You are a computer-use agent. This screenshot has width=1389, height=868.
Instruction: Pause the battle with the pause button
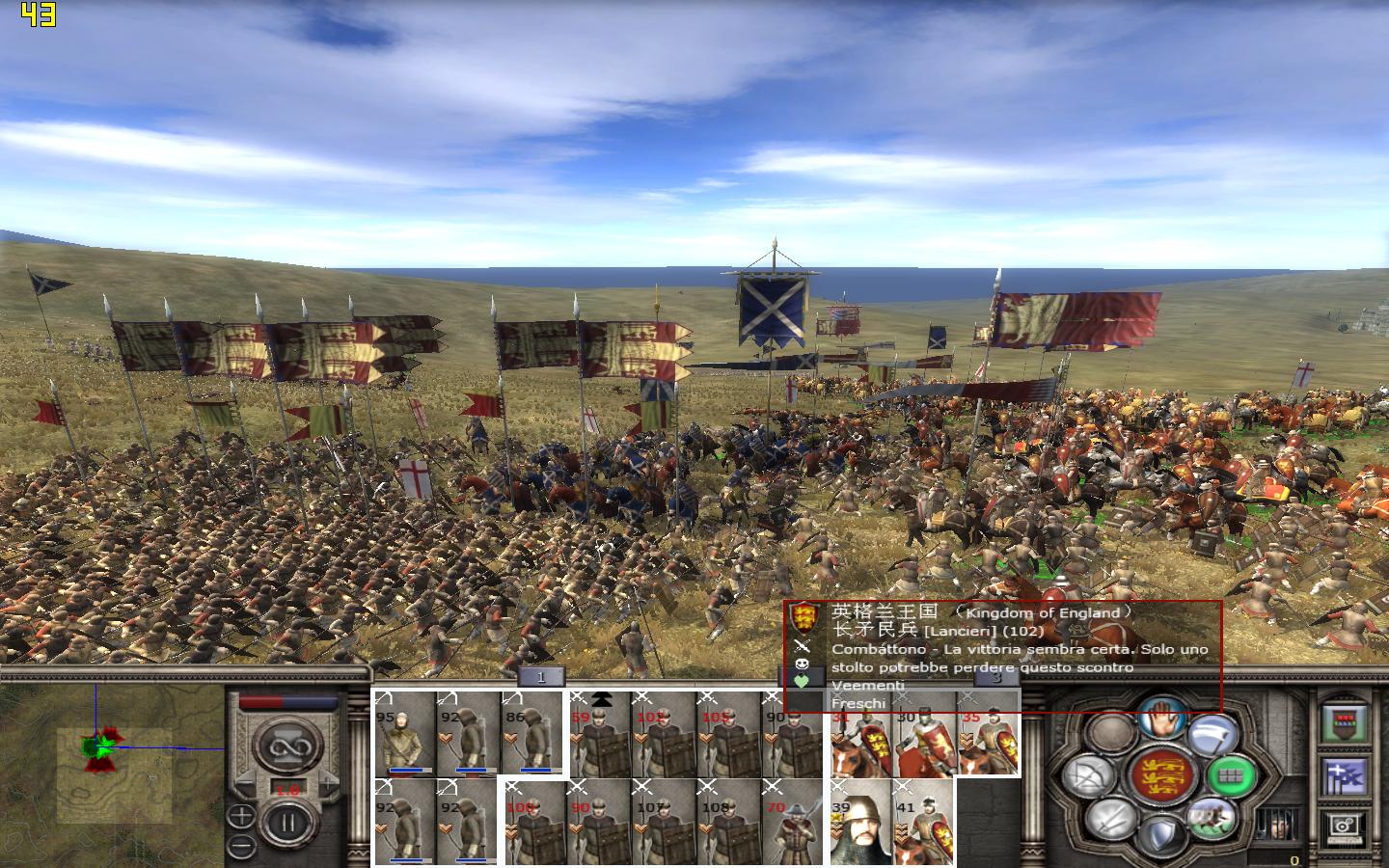click(287, 821)
